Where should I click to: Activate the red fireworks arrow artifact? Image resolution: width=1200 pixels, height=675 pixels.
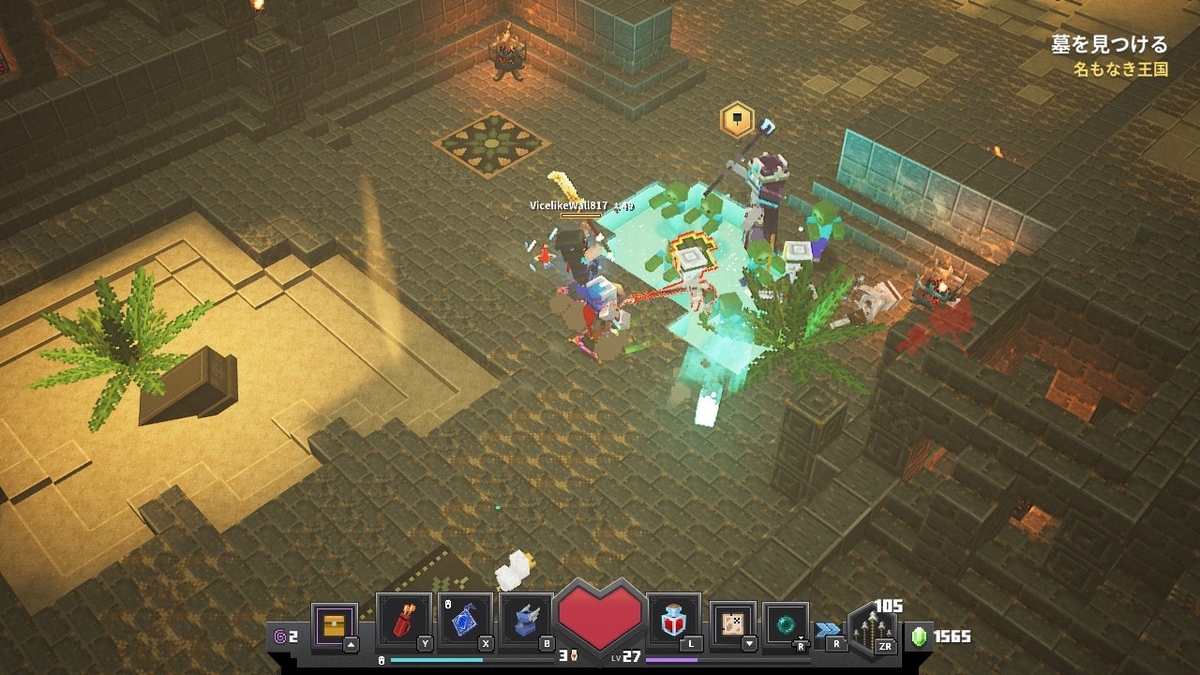click(404, 621)
